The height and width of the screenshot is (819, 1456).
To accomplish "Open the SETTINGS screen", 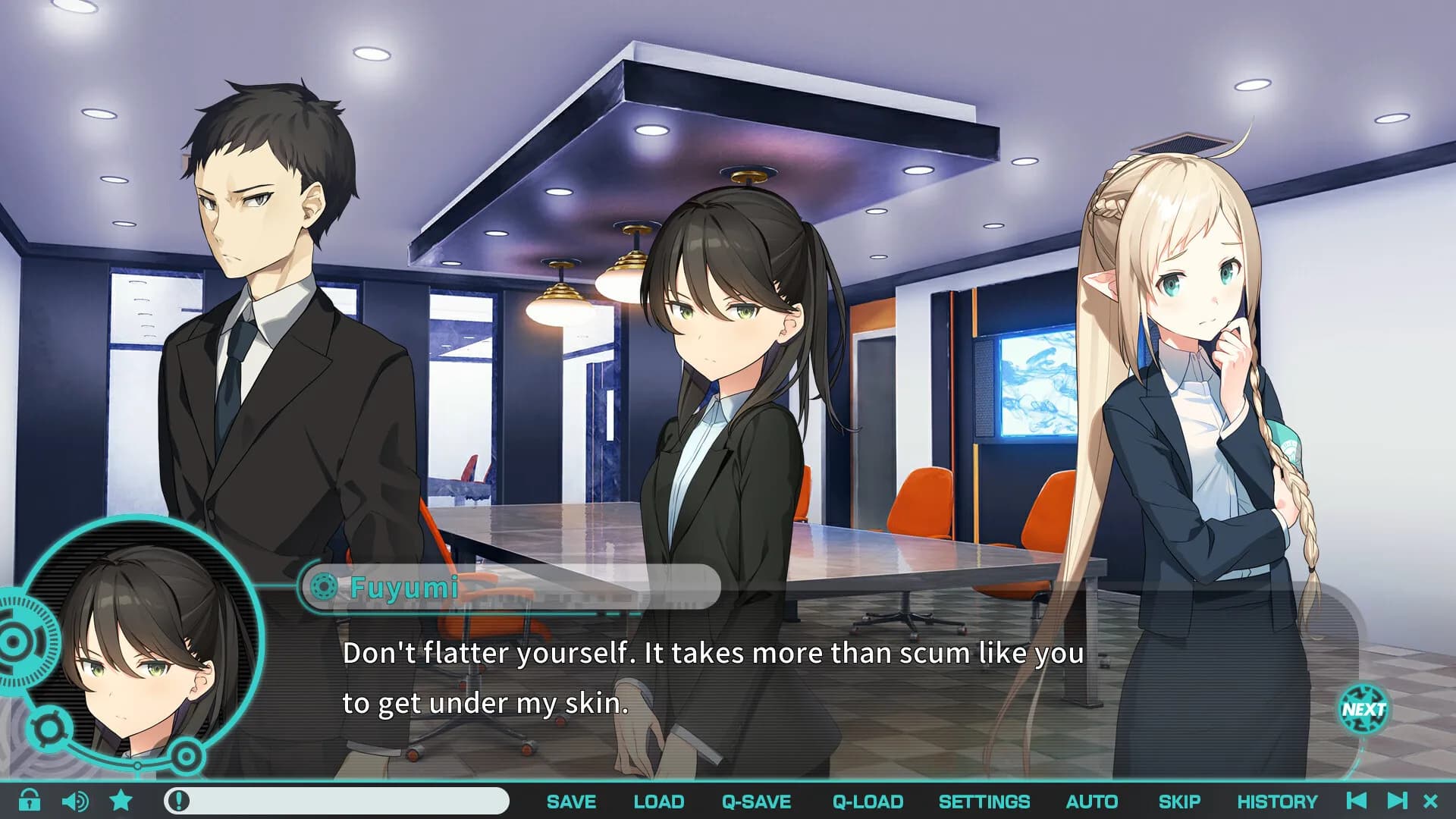I will coord(984,802).
